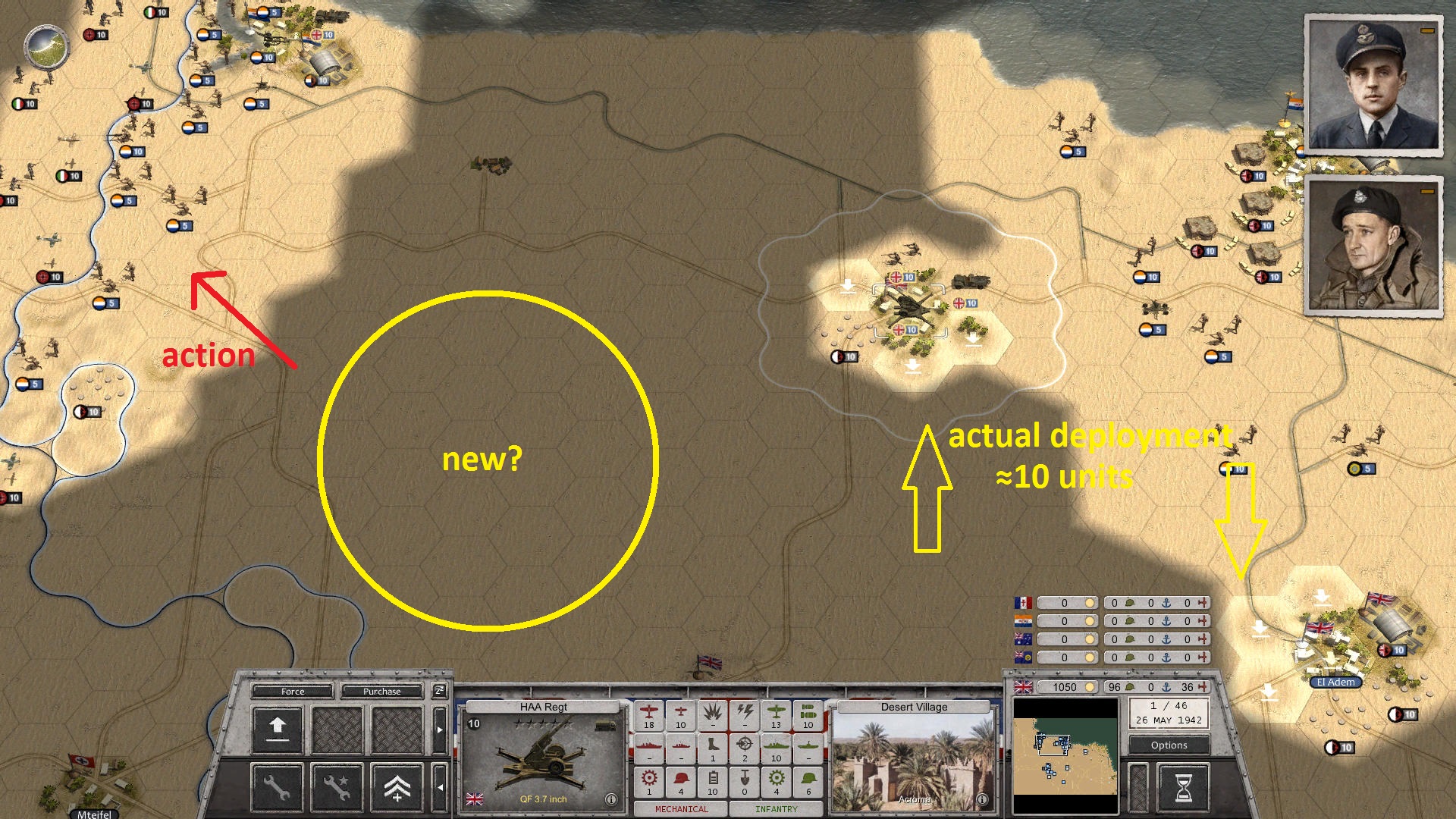Open the Purchase screen
The height and width of the screenshot is (819, 1456).
coord(381,692)
